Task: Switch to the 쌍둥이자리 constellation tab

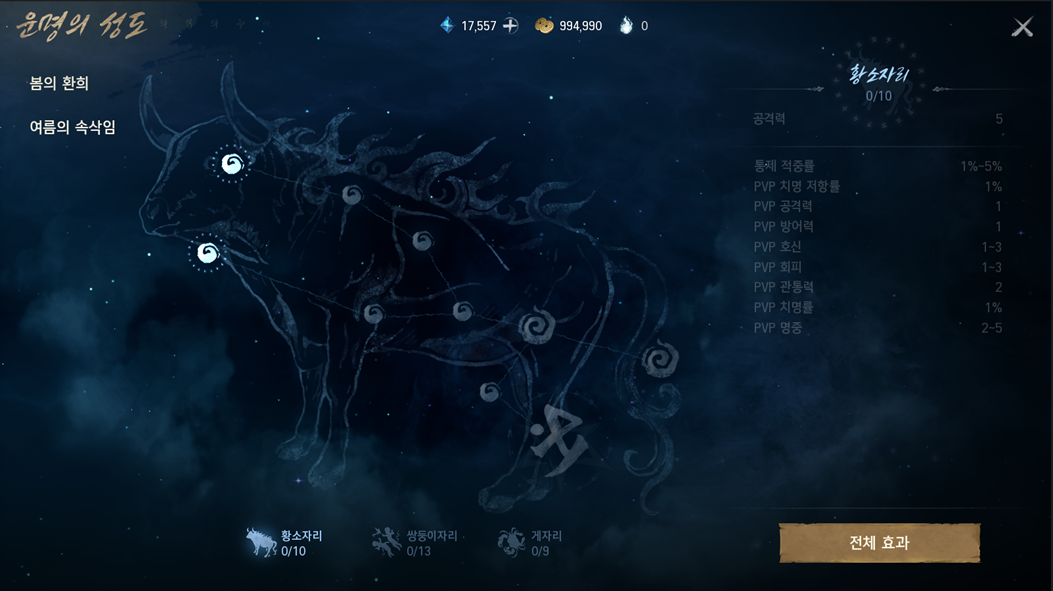Action: tap(414, 543)
